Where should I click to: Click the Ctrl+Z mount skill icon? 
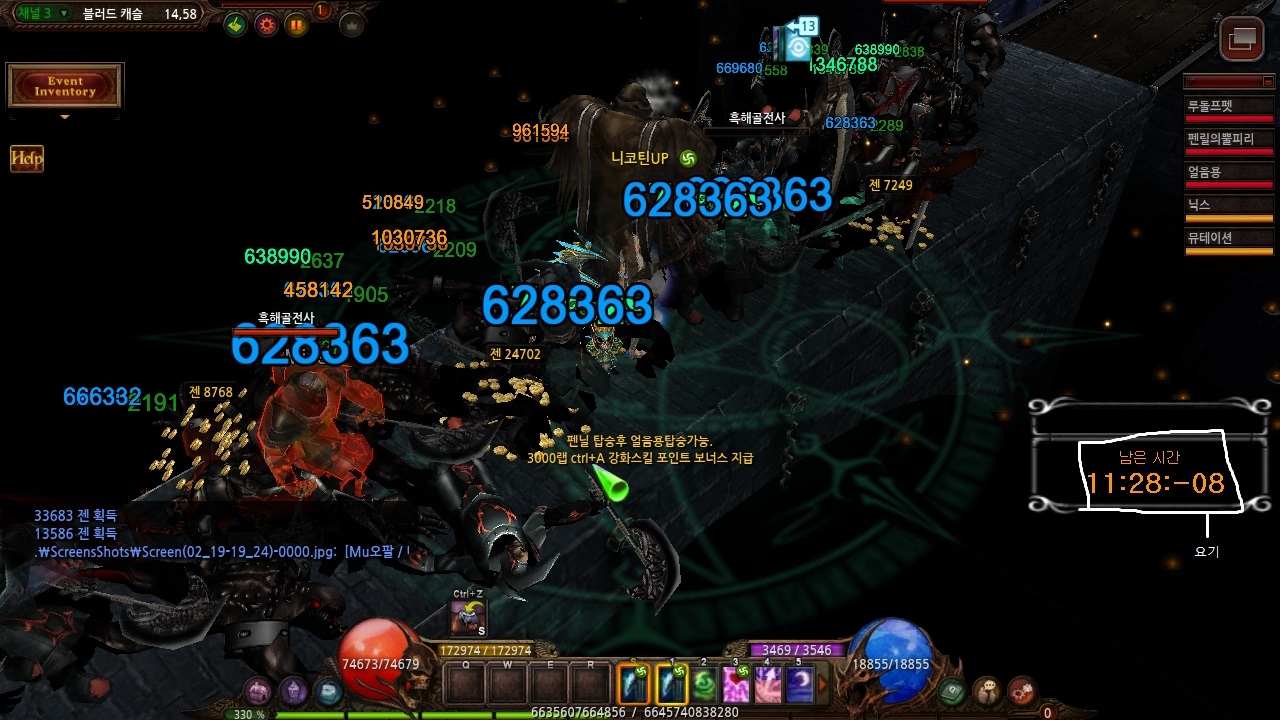(x=468, y=619)
